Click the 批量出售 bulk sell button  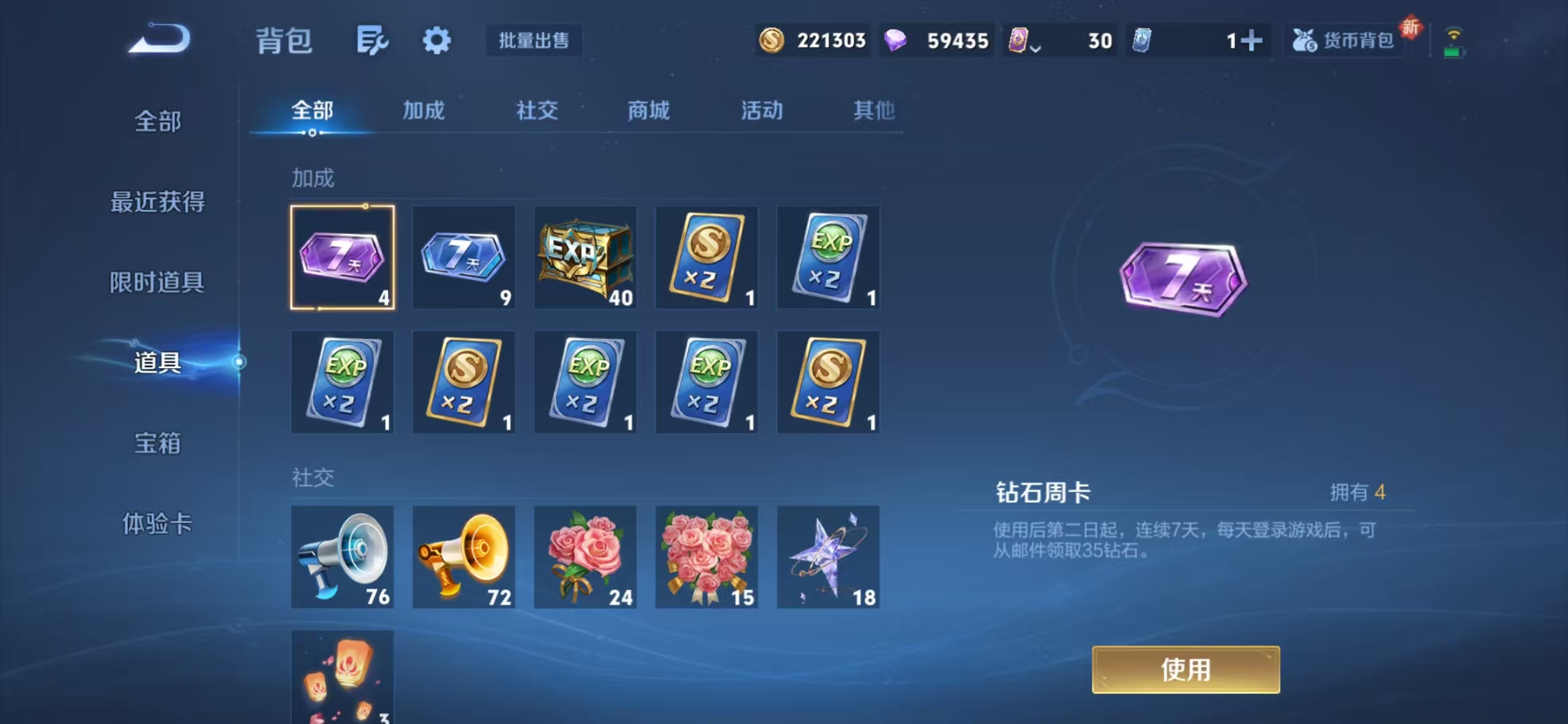pos(534,40)
